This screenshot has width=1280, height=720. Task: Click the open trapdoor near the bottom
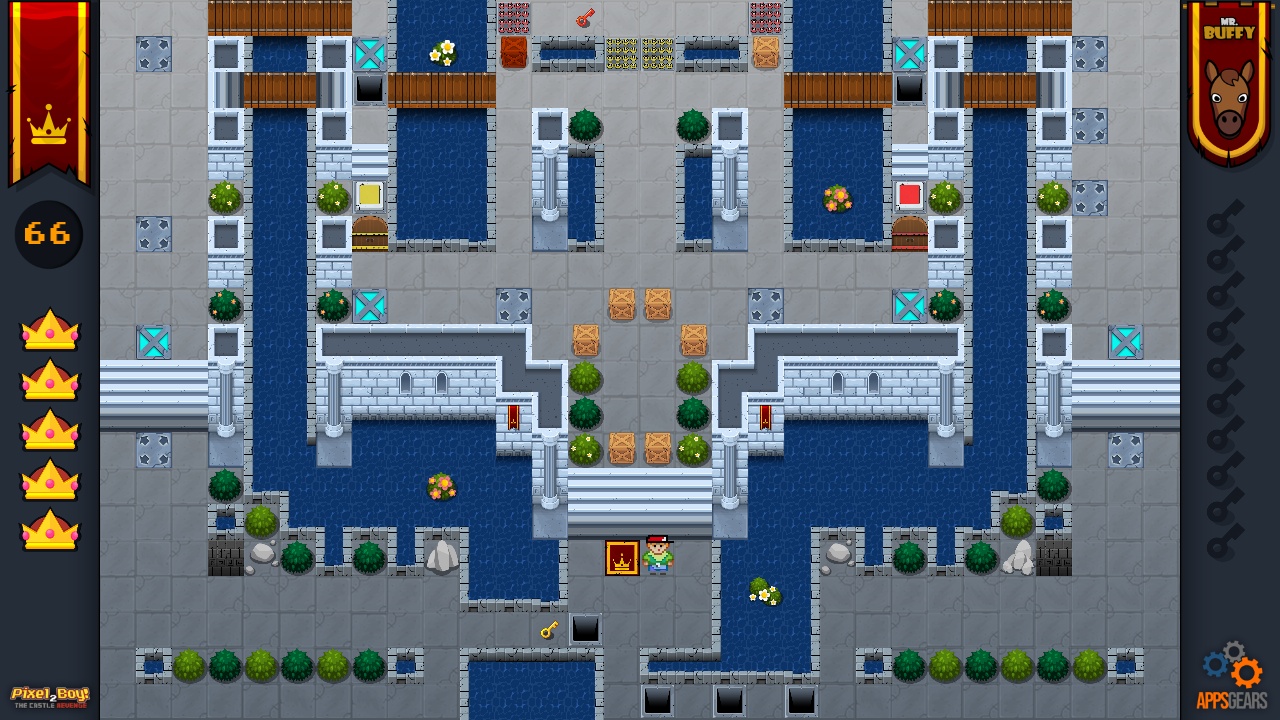(585, 629)
